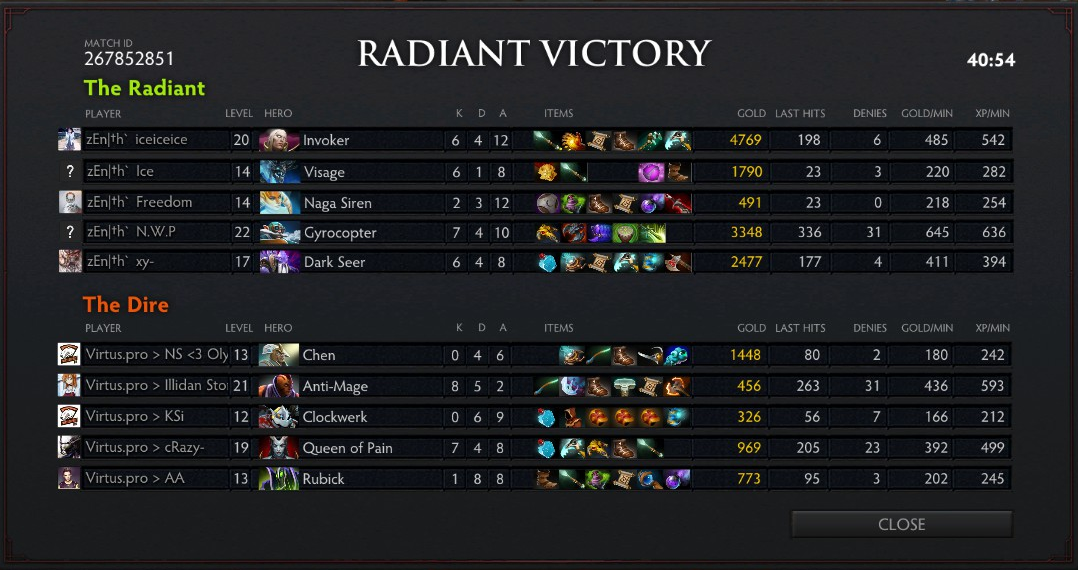Click the Rubick hero portrait
This screenshot has height=570, width=1078.
pos(279,479)
